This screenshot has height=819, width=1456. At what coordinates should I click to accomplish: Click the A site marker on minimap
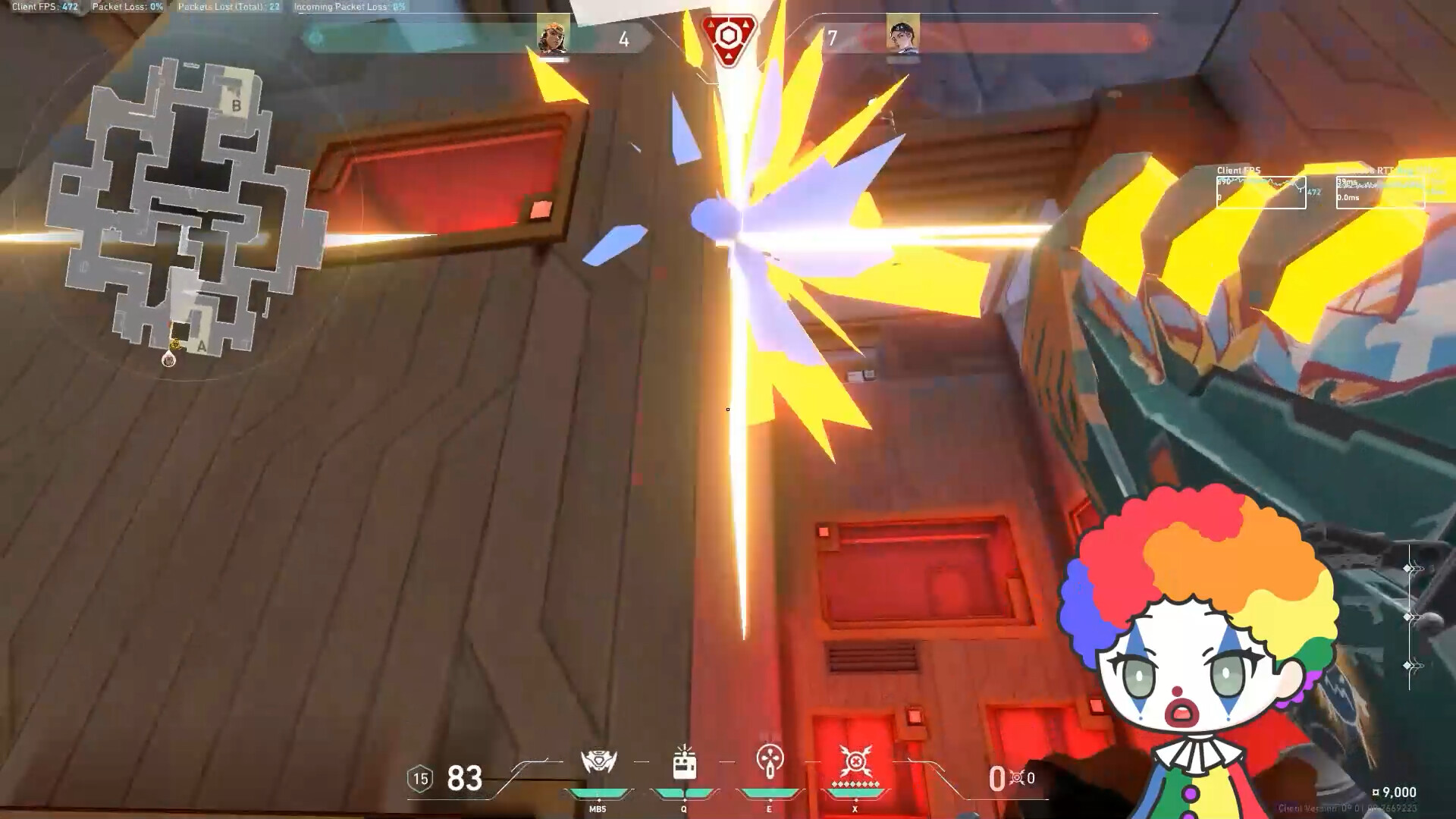201,345
